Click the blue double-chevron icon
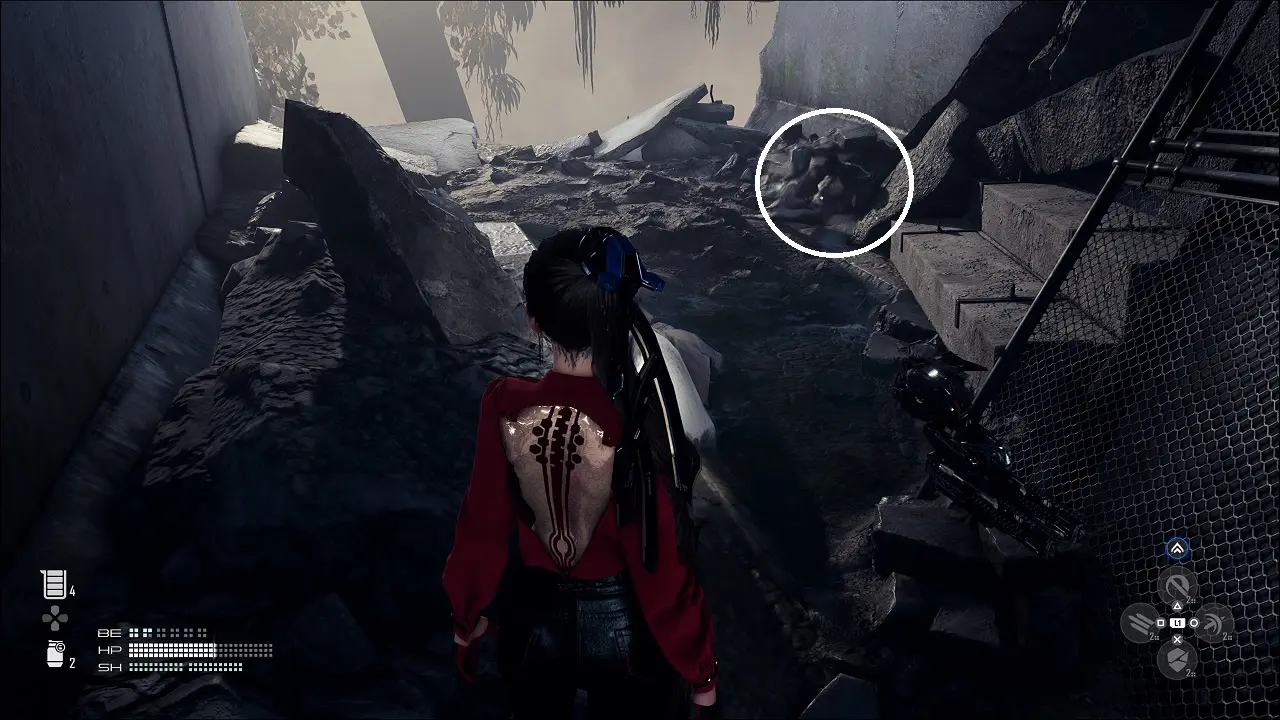 1177,548
